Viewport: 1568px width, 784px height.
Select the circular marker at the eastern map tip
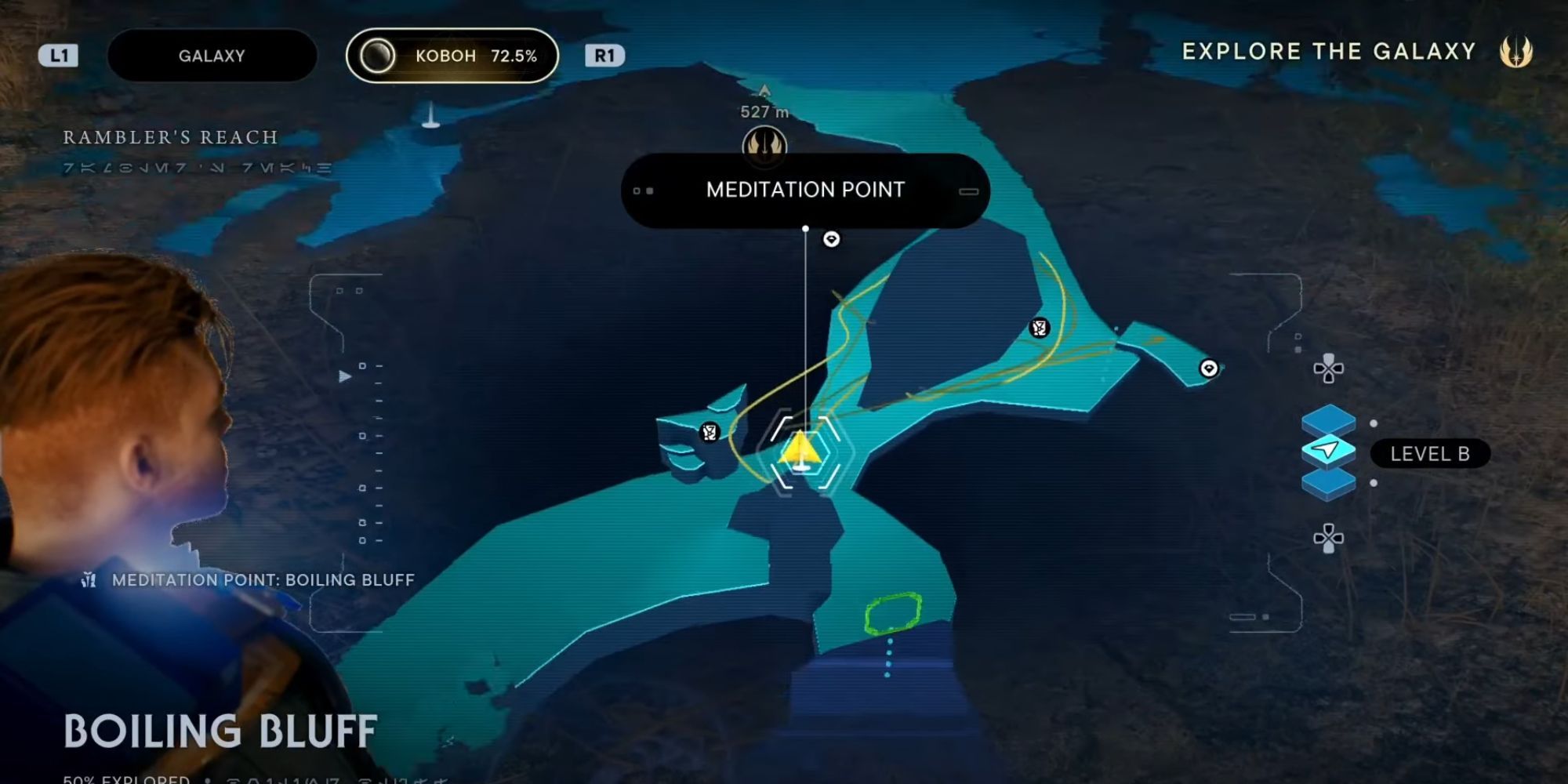pos(1209,368)
